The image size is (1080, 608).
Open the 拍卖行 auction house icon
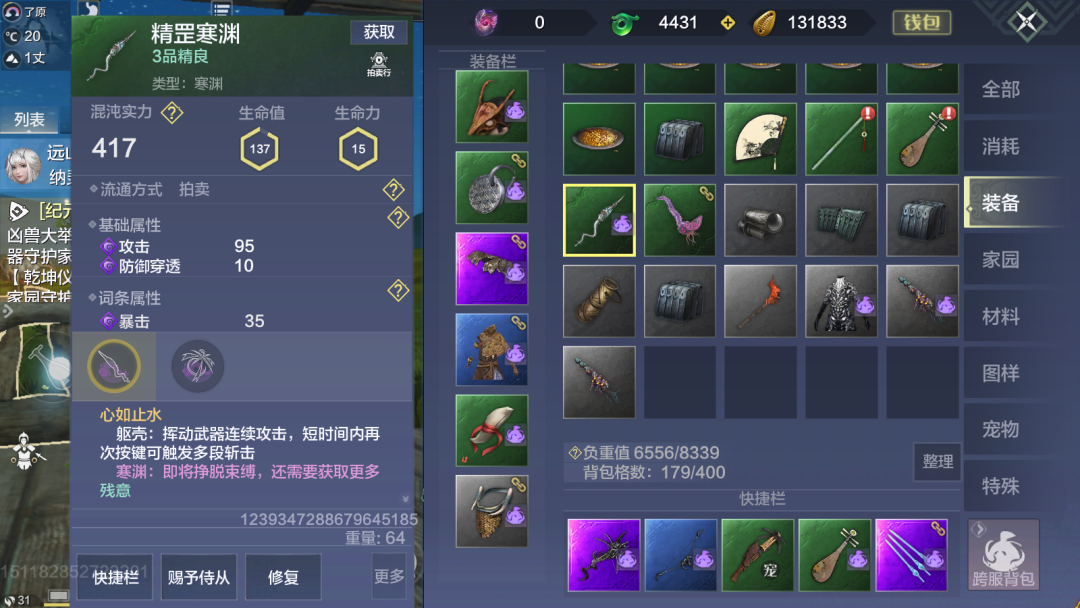379,66
